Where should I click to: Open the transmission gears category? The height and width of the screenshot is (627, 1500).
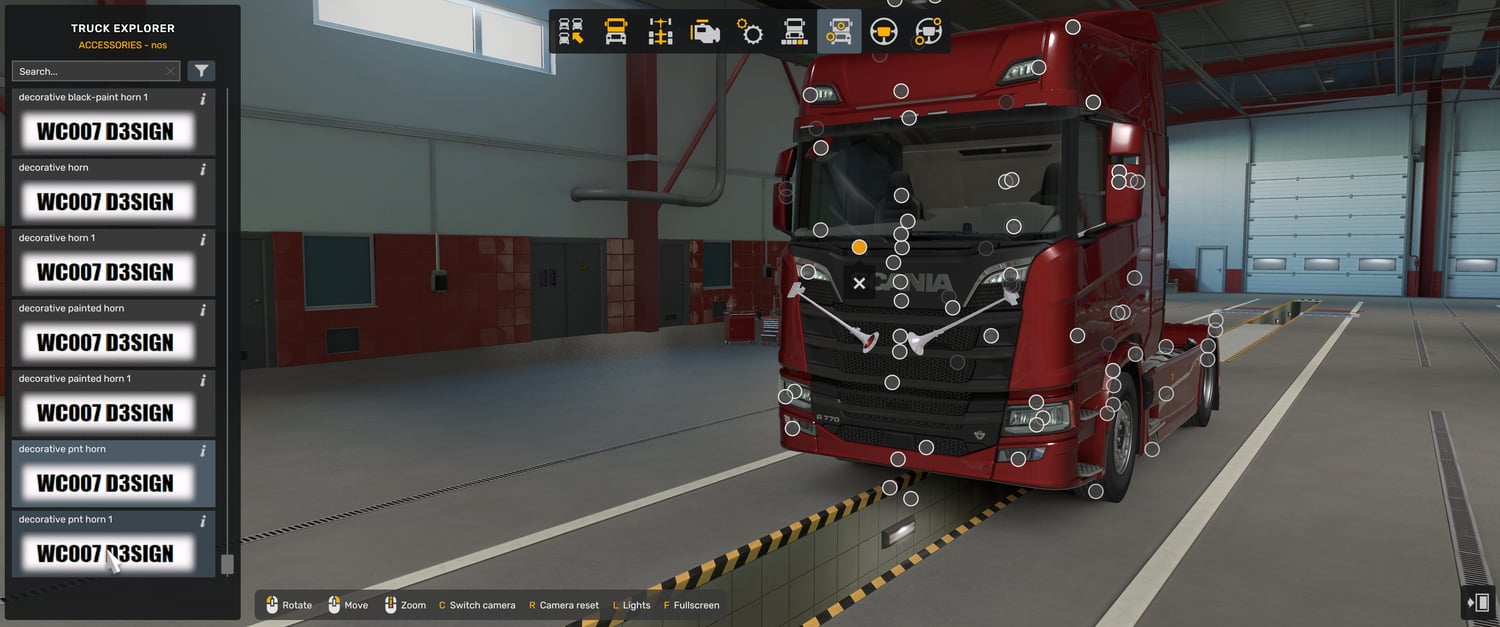(750, 32)
